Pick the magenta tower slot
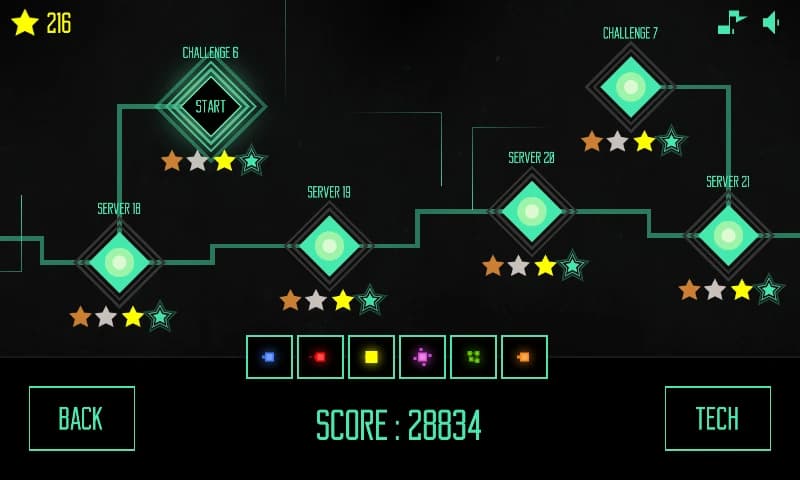Viewport: 800px width, 480px height. [x=422, y=357]
